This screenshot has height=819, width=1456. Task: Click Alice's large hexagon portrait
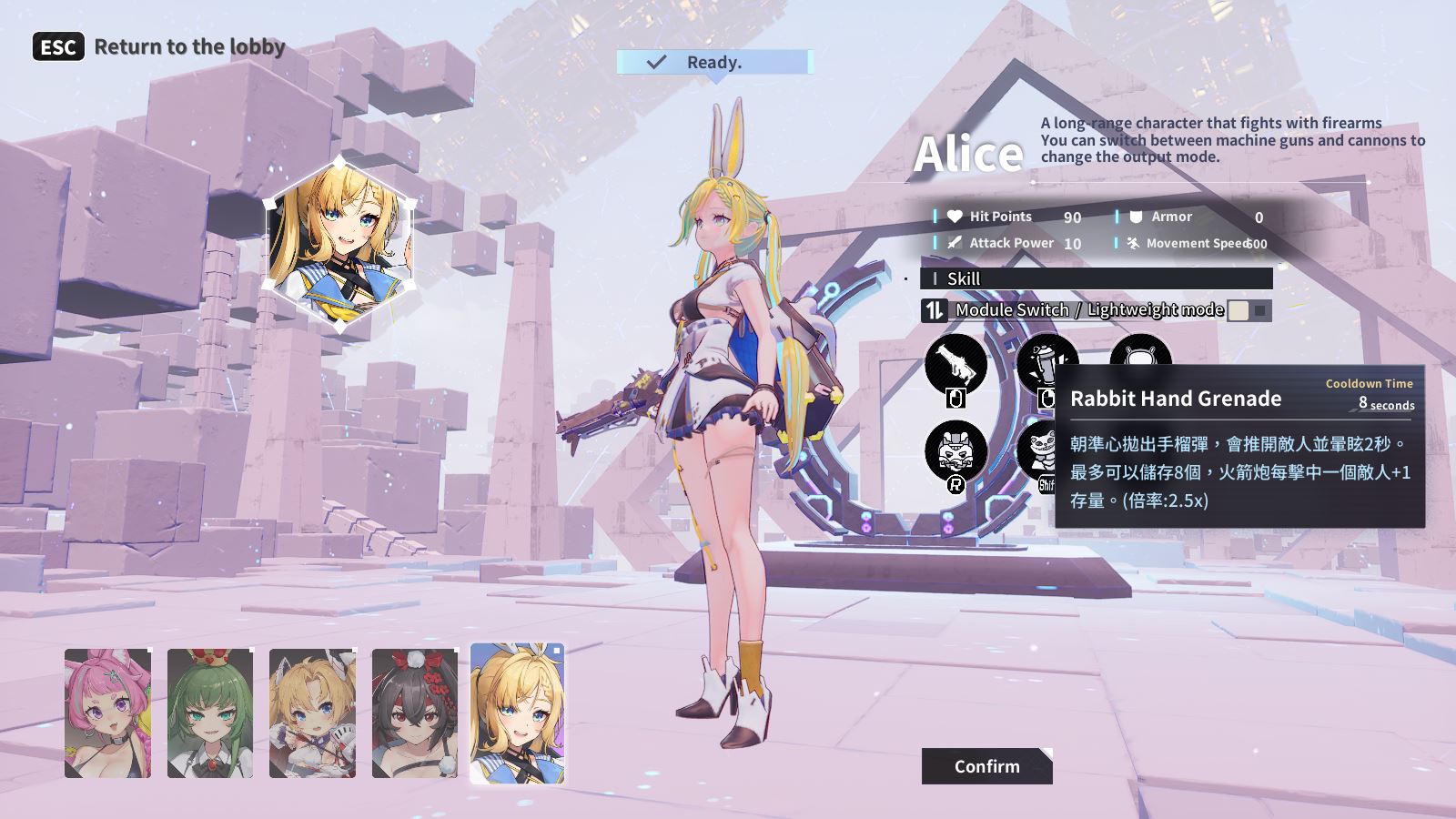tap(339, 244)
